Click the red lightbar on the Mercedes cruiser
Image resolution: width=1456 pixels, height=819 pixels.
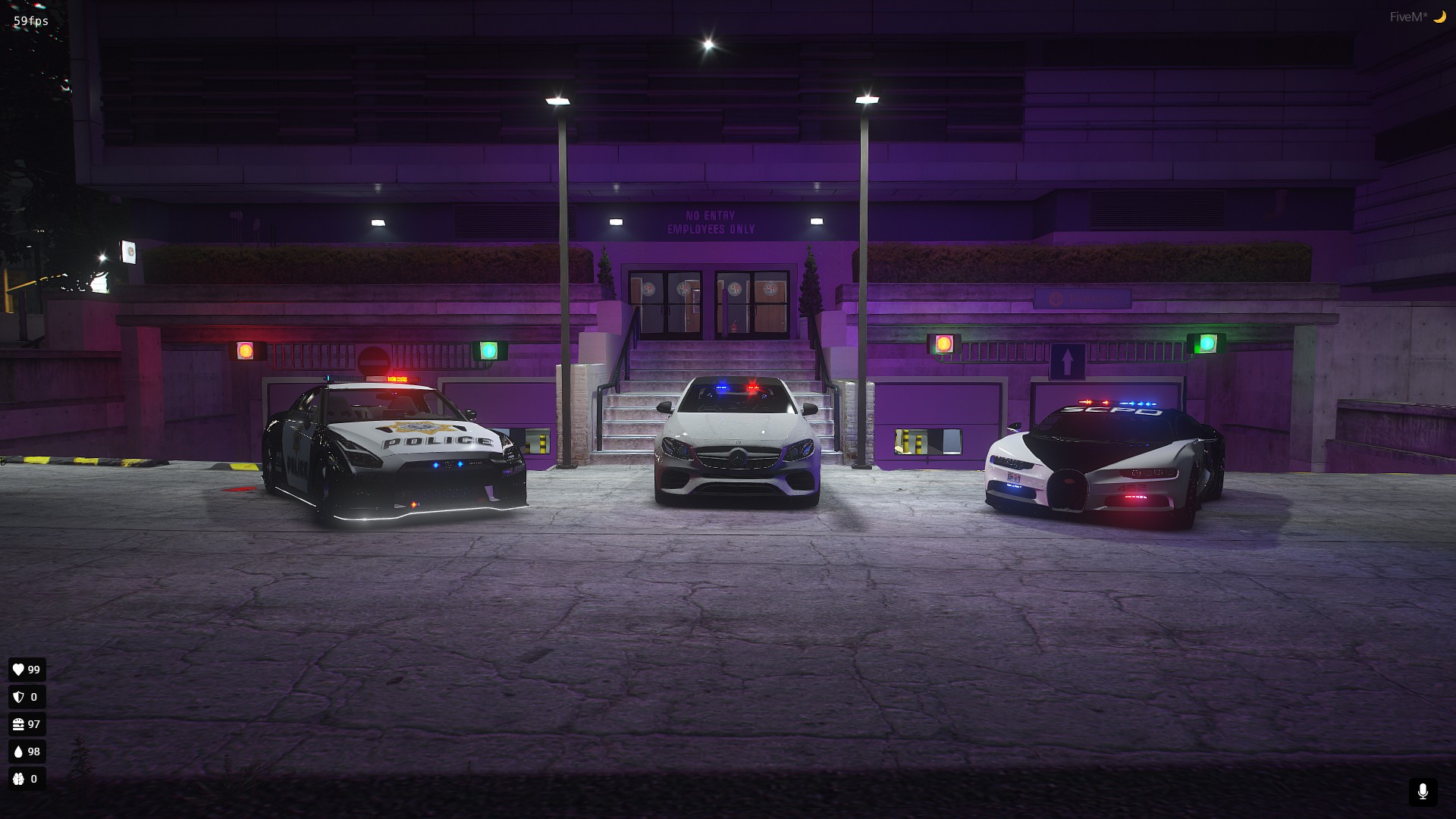[x=755, y=388]
